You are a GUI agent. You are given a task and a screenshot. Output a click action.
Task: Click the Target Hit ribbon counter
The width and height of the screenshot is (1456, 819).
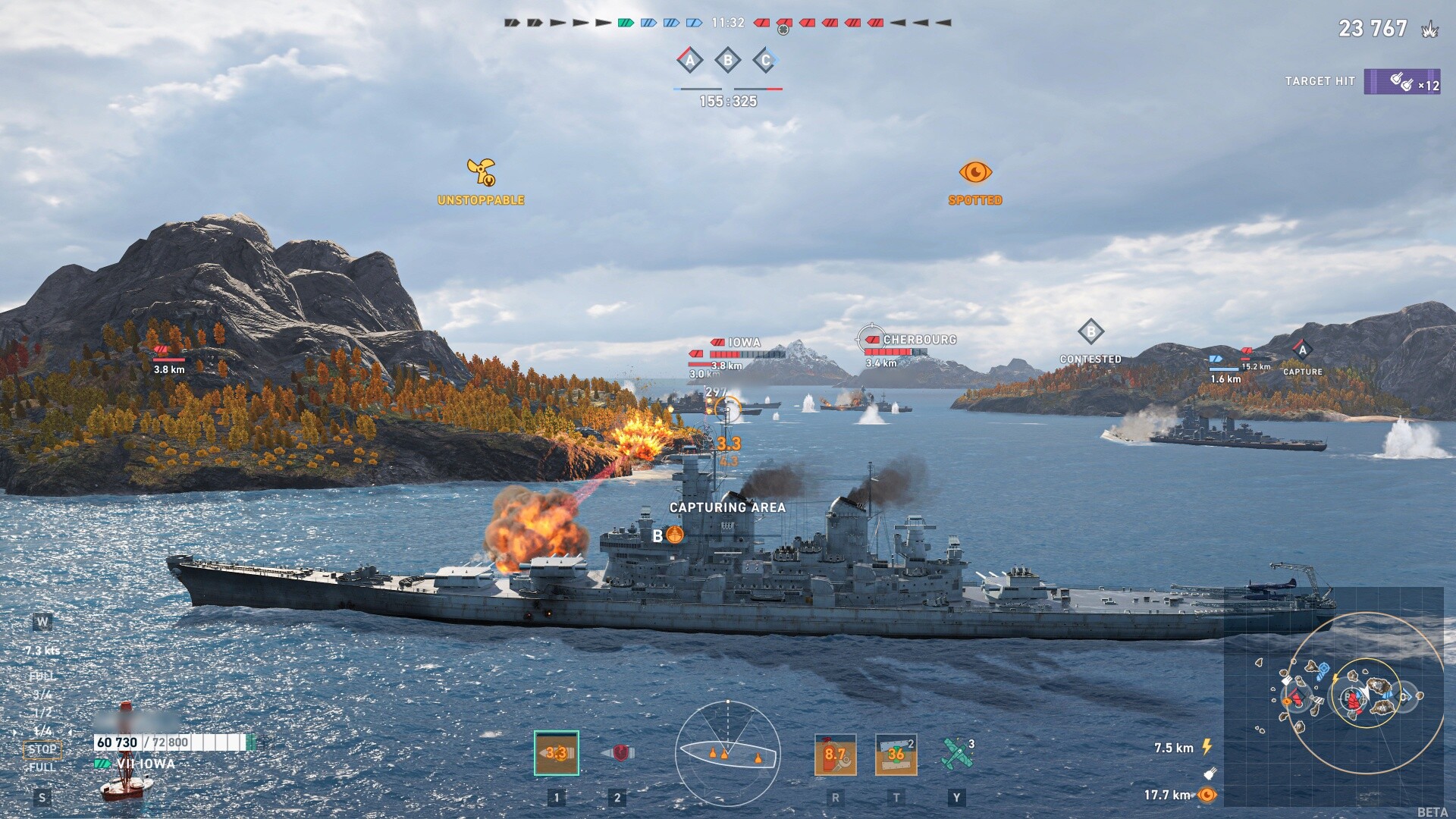click(x=1401, y=82)
